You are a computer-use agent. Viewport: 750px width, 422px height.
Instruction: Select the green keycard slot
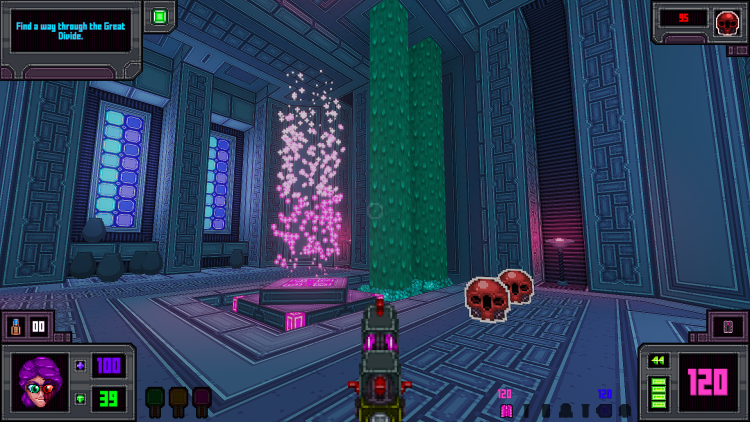(x=155, y=398)
